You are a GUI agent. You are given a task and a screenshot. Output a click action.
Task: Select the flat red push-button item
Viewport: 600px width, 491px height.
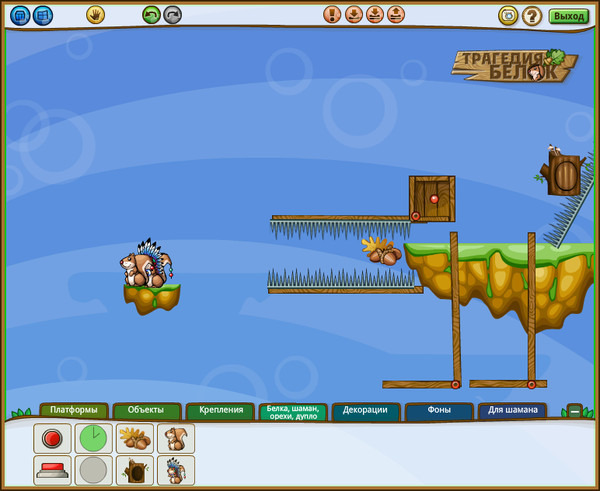point(52,470)
